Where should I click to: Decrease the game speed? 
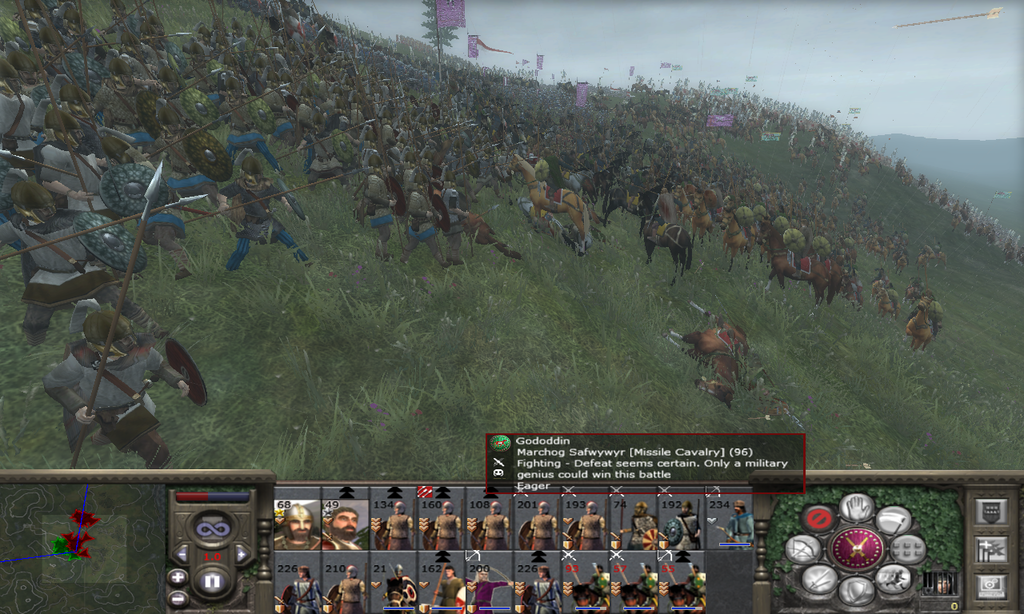[x=182, y=553]
